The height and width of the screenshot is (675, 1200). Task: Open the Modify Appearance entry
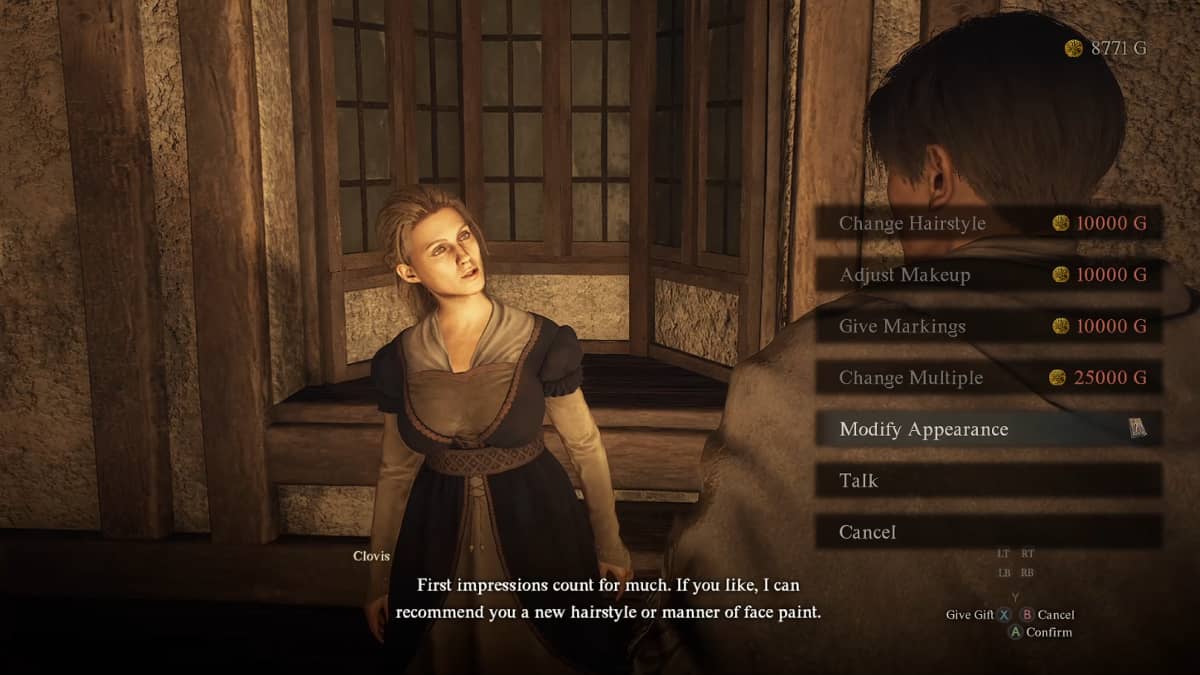pos(988,429)
